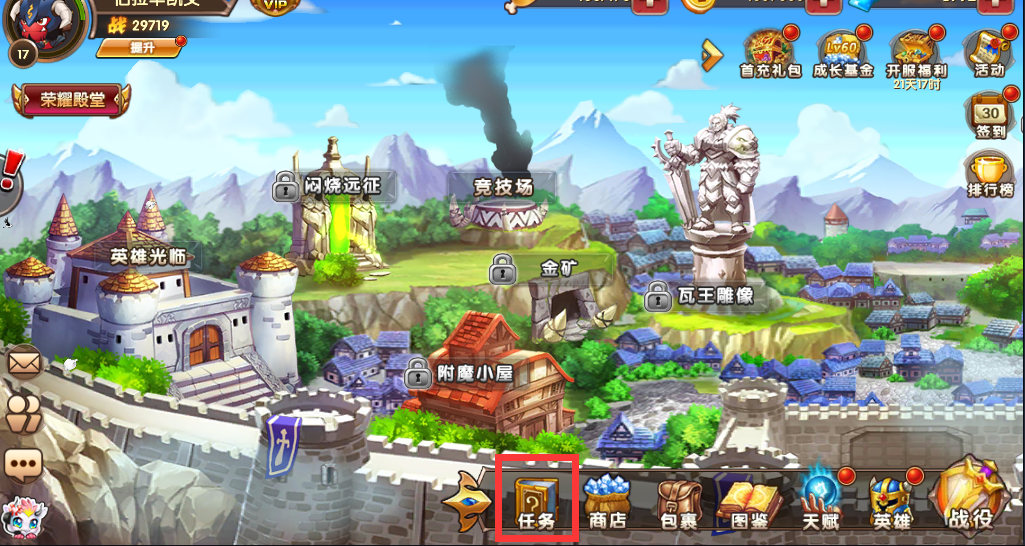1025x546 pixels.
Task: Open the 天赋 talent menu
Action: click(820, 499)
